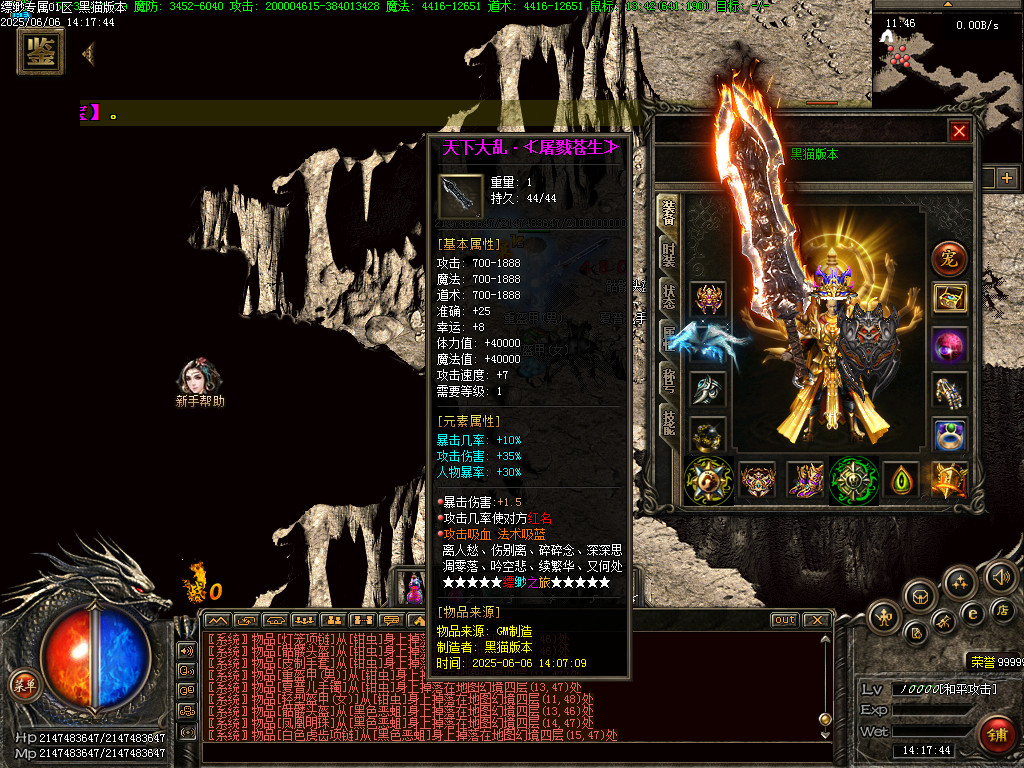
Task: Toggle the sound speaker button
Action: [x=1000, y=576]
